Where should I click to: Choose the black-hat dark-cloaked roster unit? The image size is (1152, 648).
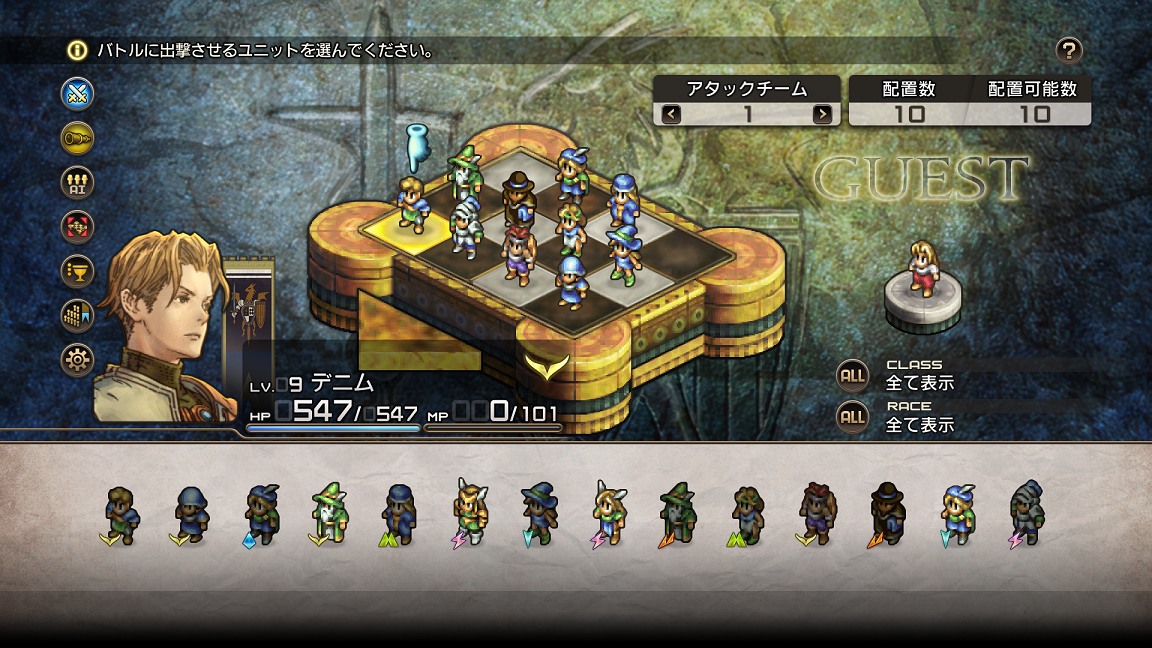886,513
